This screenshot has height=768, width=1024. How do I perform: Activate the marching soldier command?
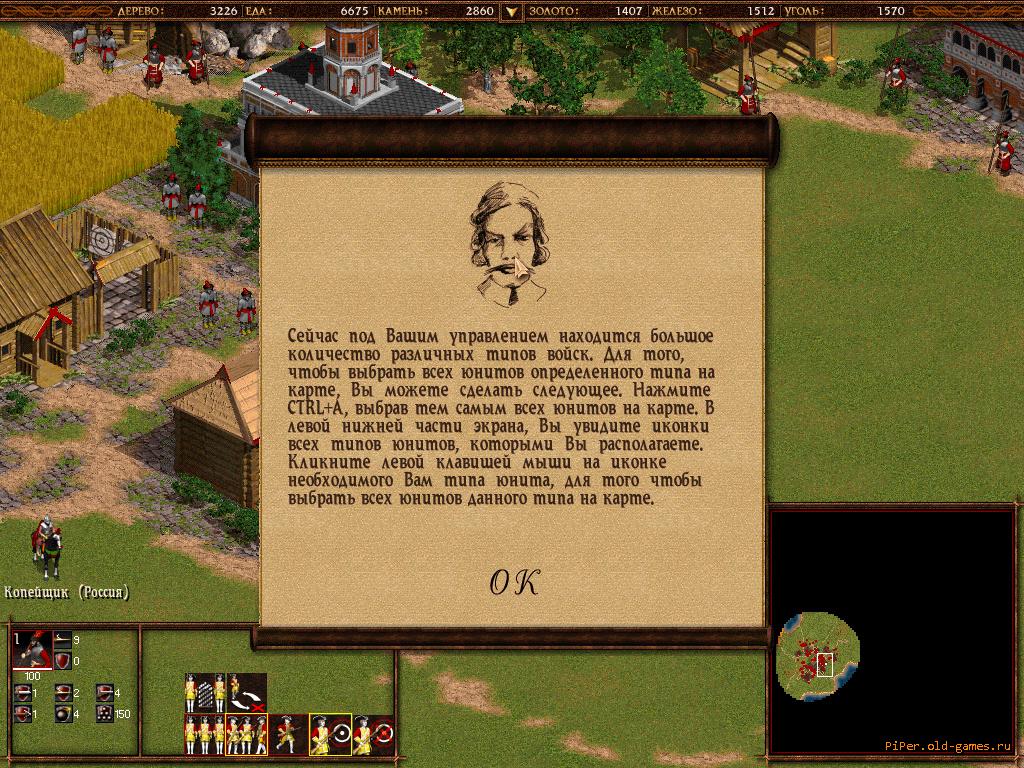(288, 735)
